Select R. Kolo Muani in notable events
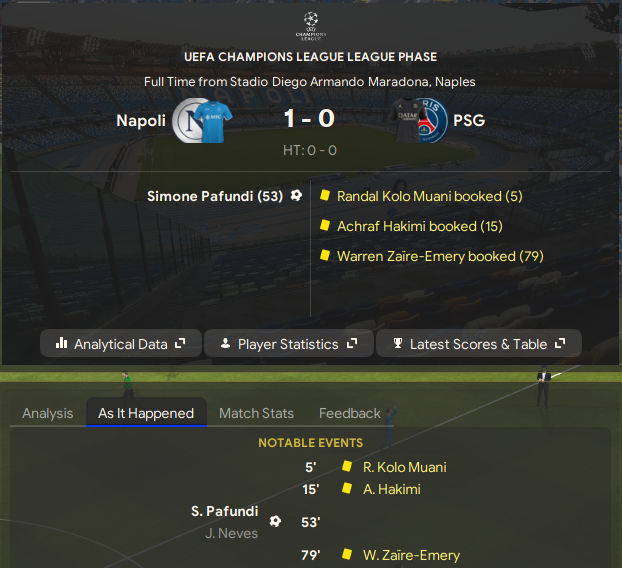Screen dimensions: 622x568 point(405,467)
